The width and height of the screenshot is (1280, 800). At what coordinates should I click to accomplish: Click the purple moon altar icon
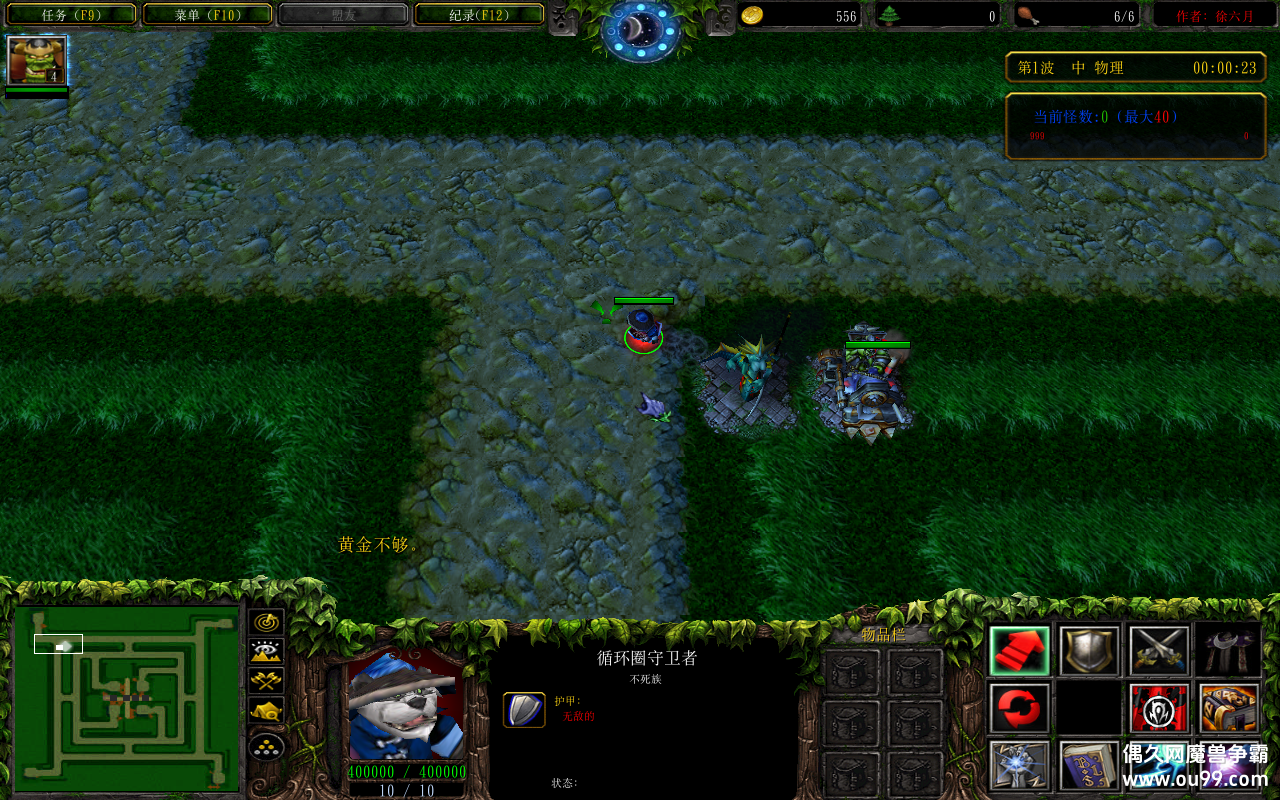1229,650
